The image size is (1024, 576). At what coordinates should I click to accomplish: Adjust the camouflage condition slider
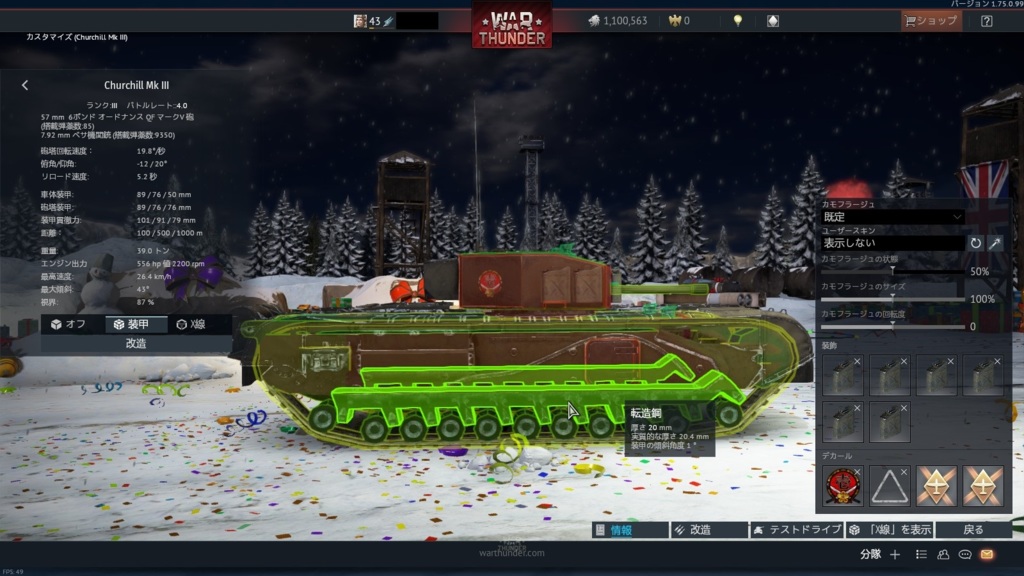coord(892,271)
